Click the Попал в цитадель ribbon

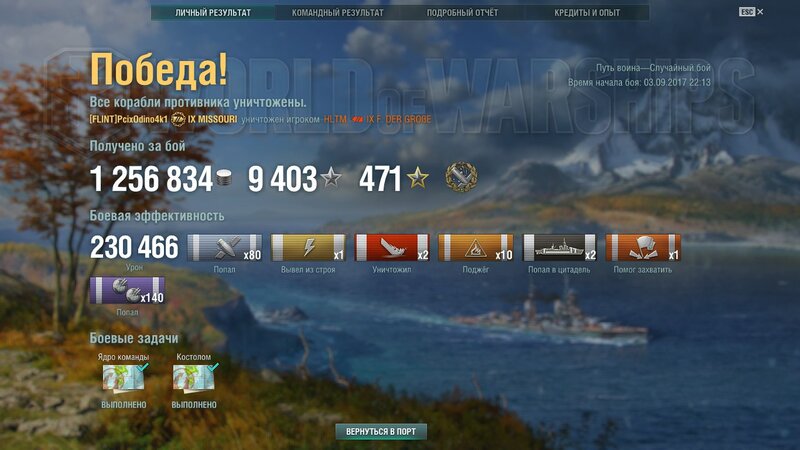click(x=559, y=247)
